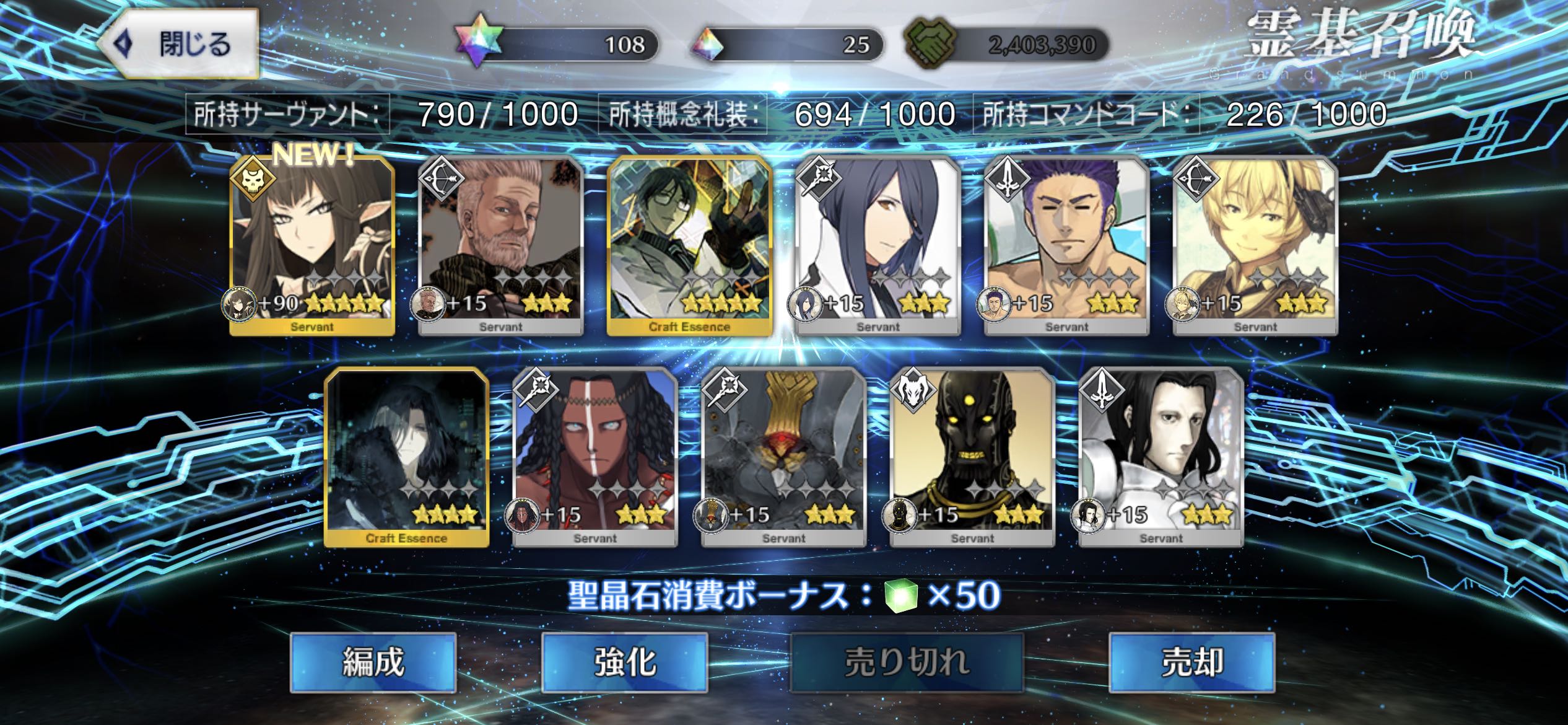Screen dimensions: 1568x725
Task: Select the red-skinned Caster servant card
Action: tap(595, 457)
